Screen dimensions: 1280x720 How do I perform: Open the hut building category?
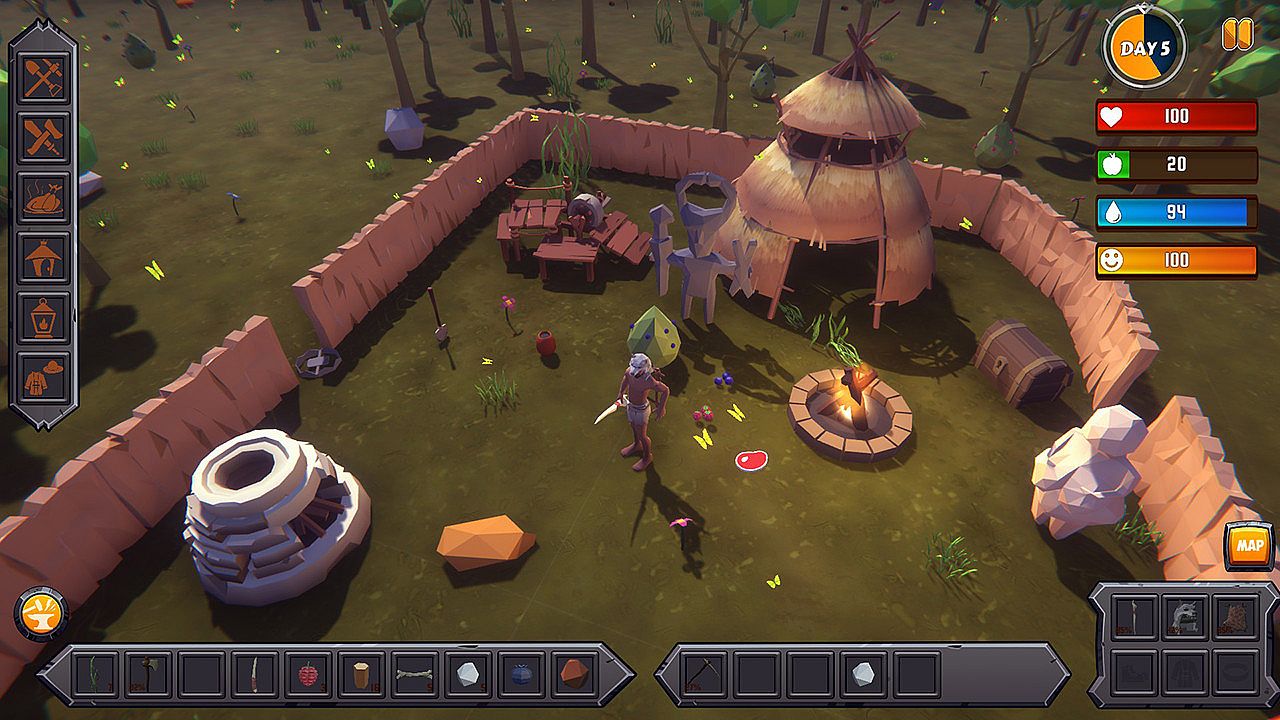point(44,258)
